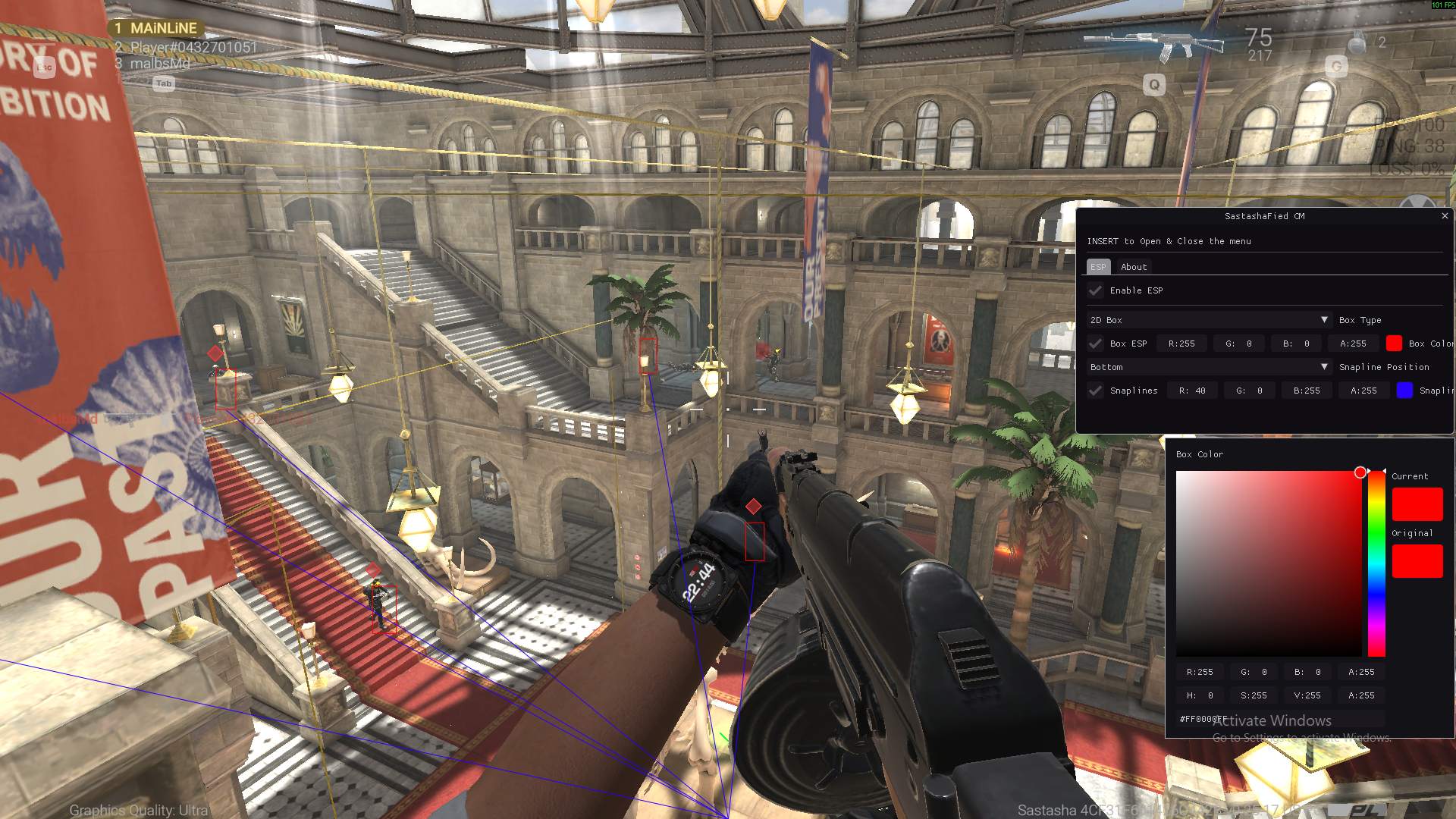This screenshot has width=1456, height=819.
Task: Select the H: 0 hue value field
Action: tap(1200, 695)
